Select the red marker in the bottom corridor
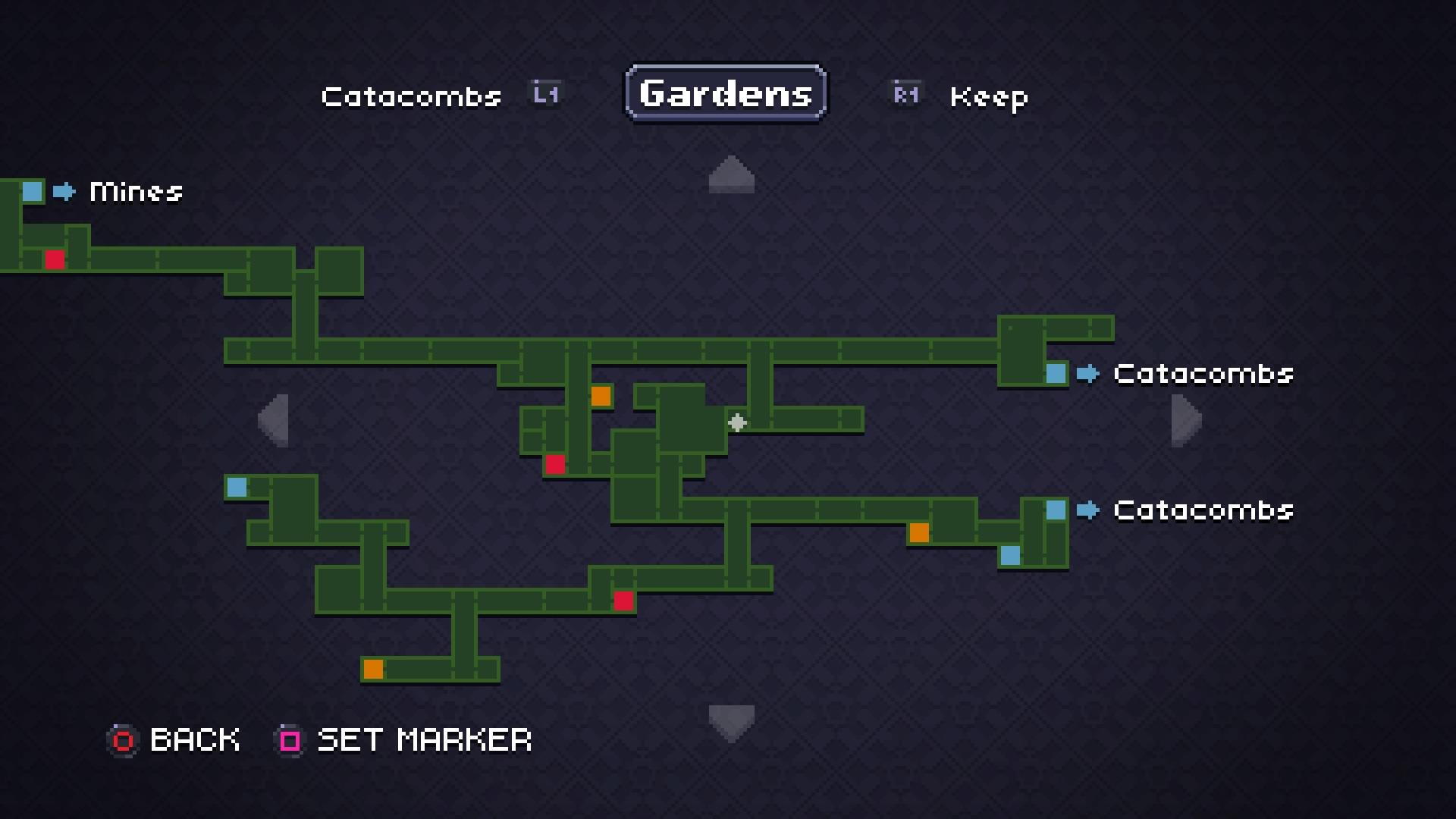 (623, 600)
